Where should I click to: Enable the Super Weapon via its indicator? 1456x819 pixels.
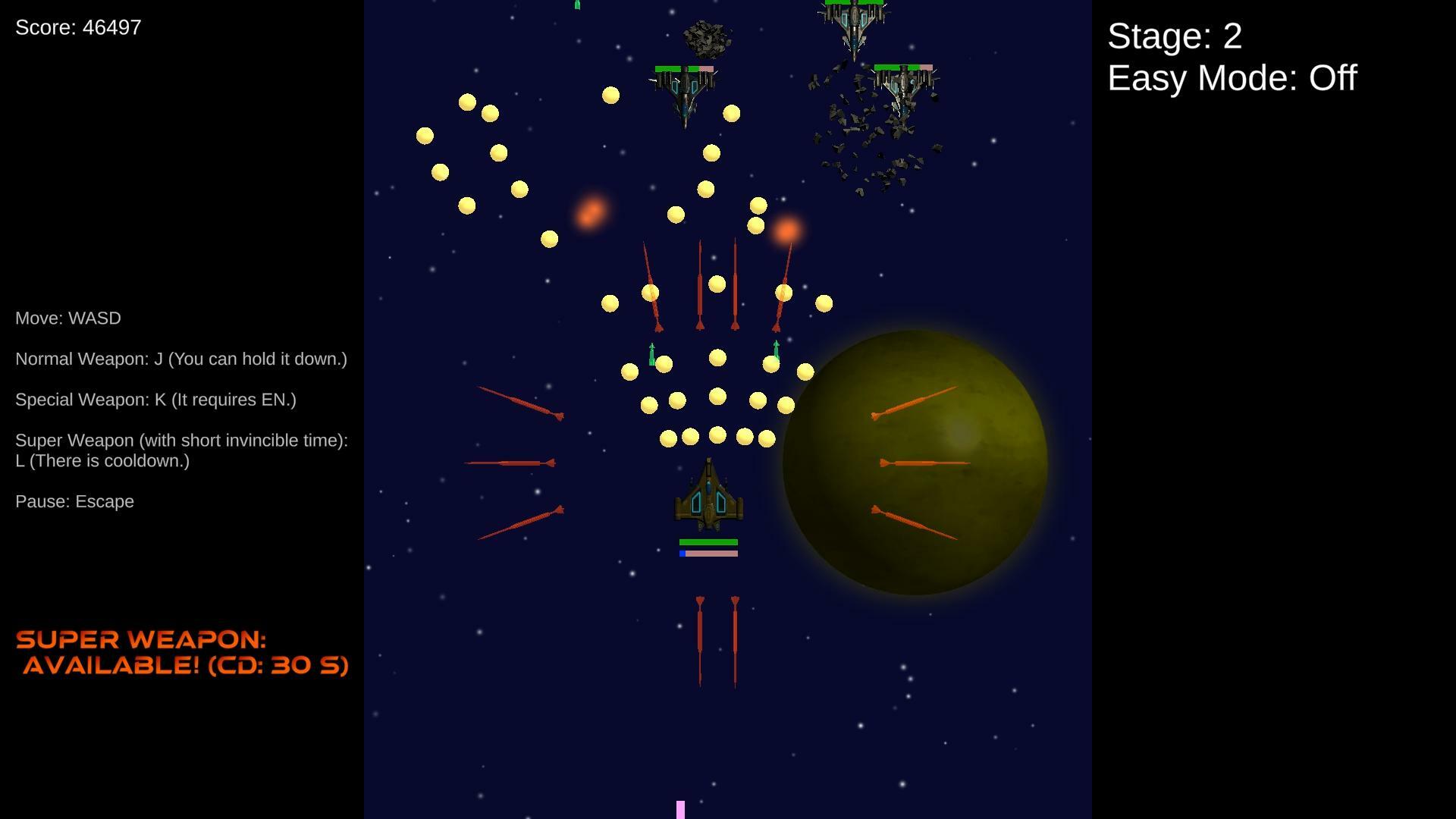(182, 652)
